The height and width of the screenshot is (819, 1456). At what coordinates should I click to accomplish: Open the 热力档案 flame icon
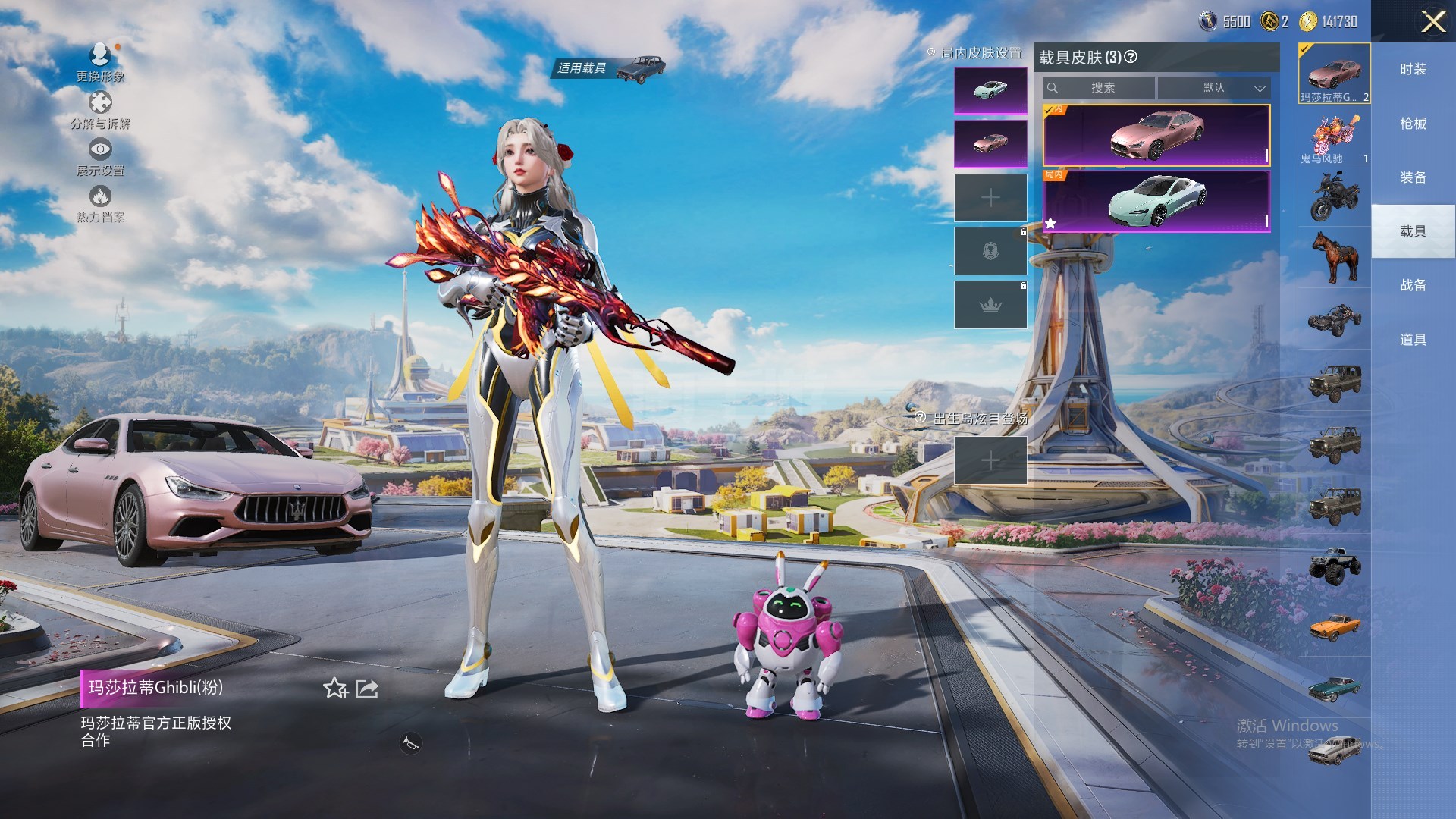click(100, 197)
